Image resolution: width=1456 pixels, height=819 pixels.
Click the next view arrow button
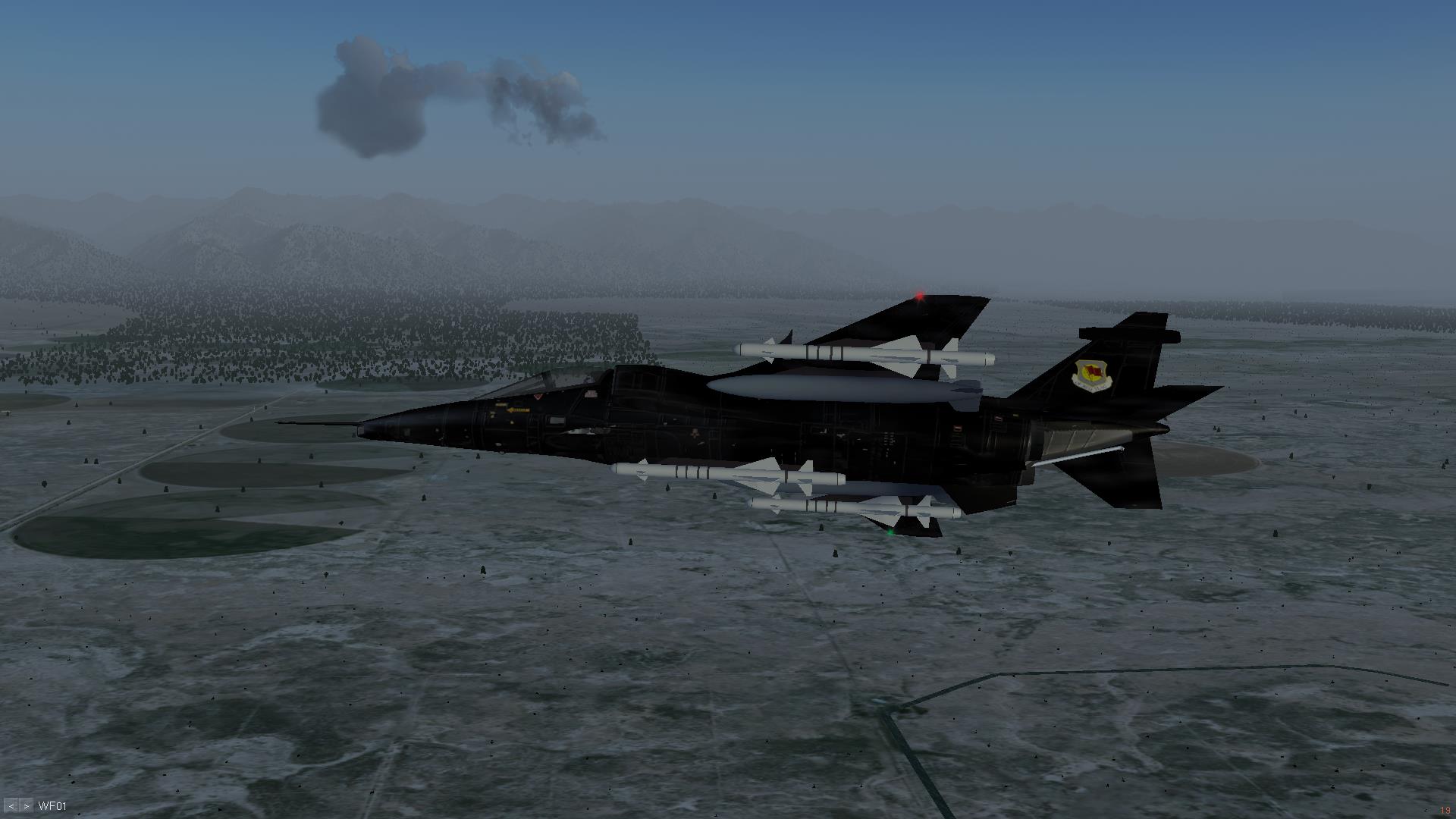coord(27,806)
